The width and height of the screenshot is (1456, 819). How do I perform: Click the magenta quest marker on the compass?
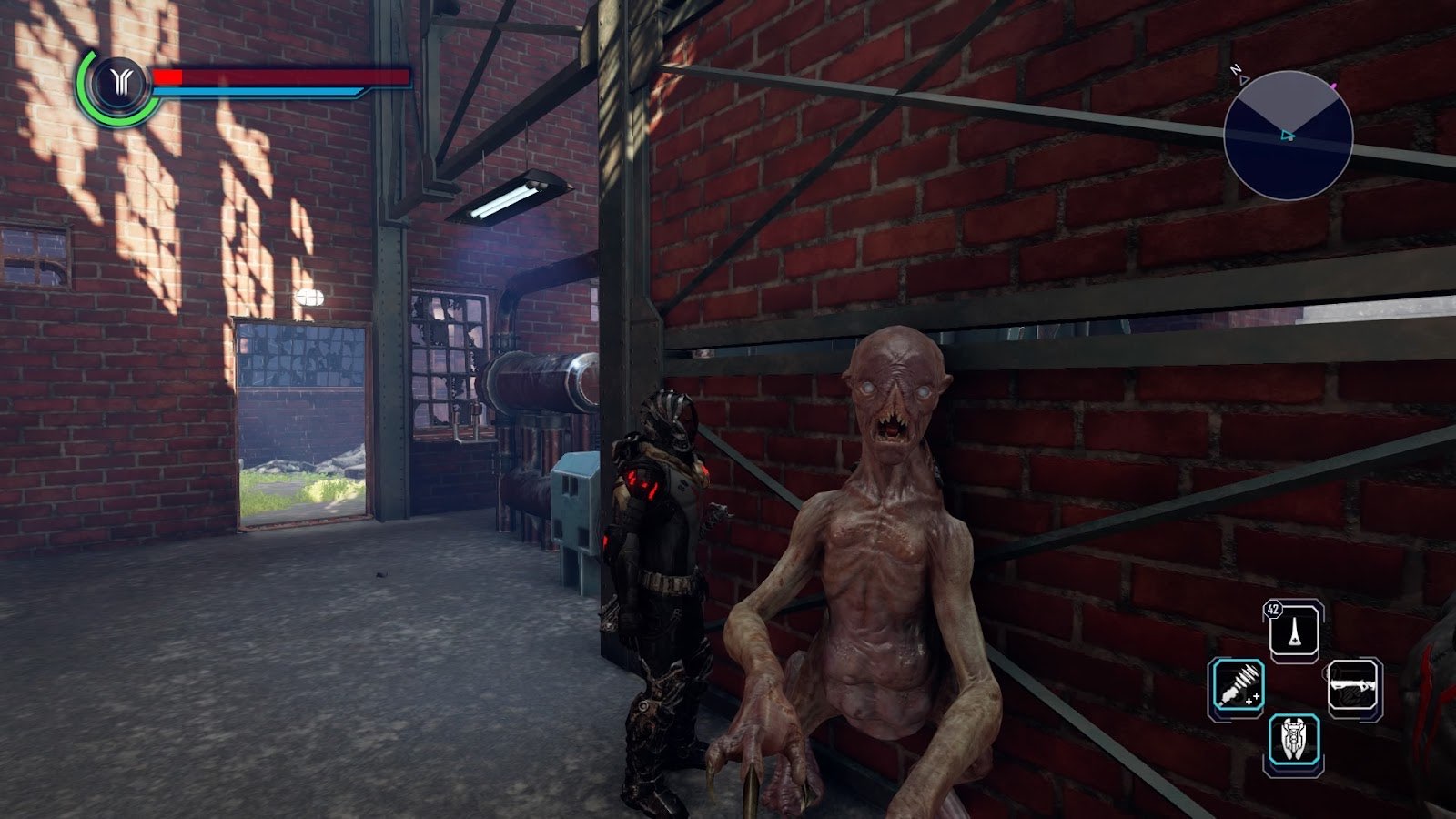(1333, 86)
